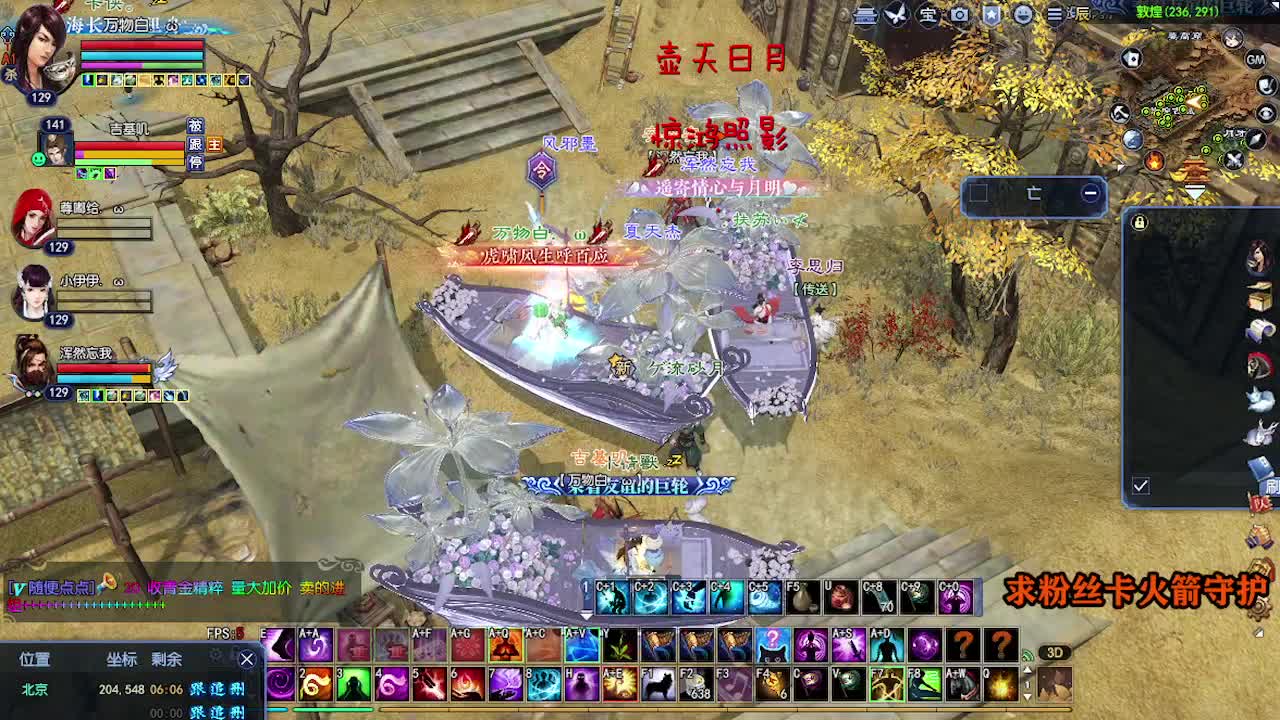Click the lock toggle on the right panel

pyautogui.click(x=1139, y=223)
